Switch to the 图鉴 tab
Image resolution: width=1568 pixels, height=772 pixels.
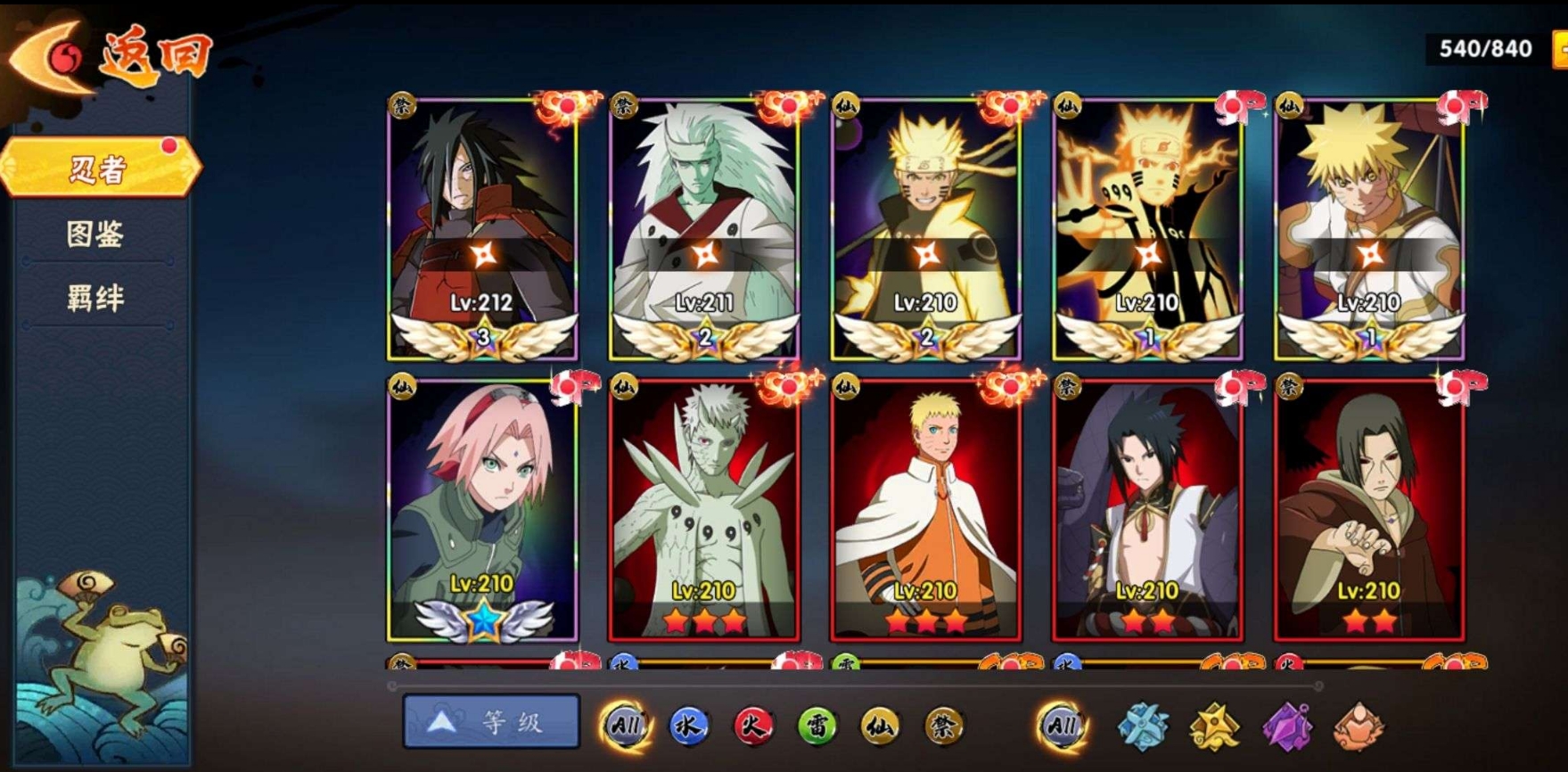pyautogui.click(x=96, y=234)
